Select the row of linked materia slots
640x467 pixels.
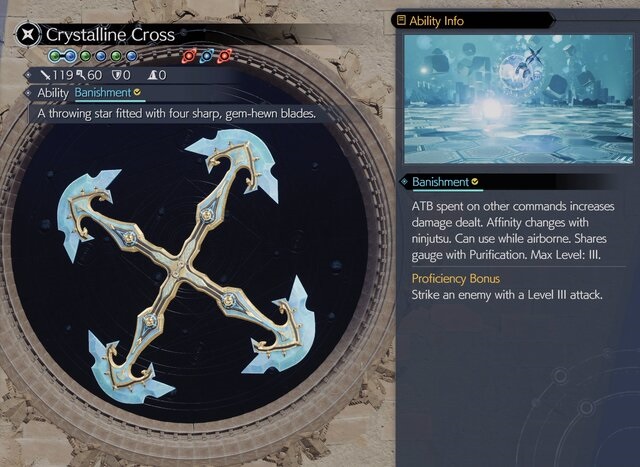coord(93,56)
